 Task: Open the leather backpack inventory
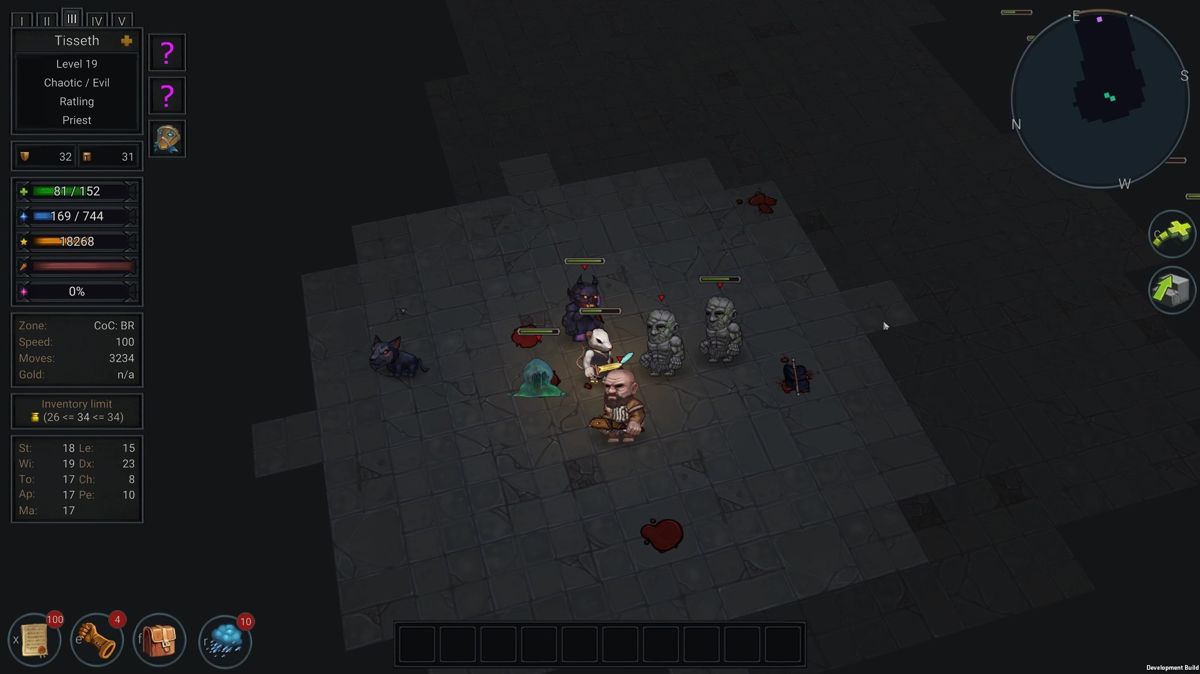[160, 639]
